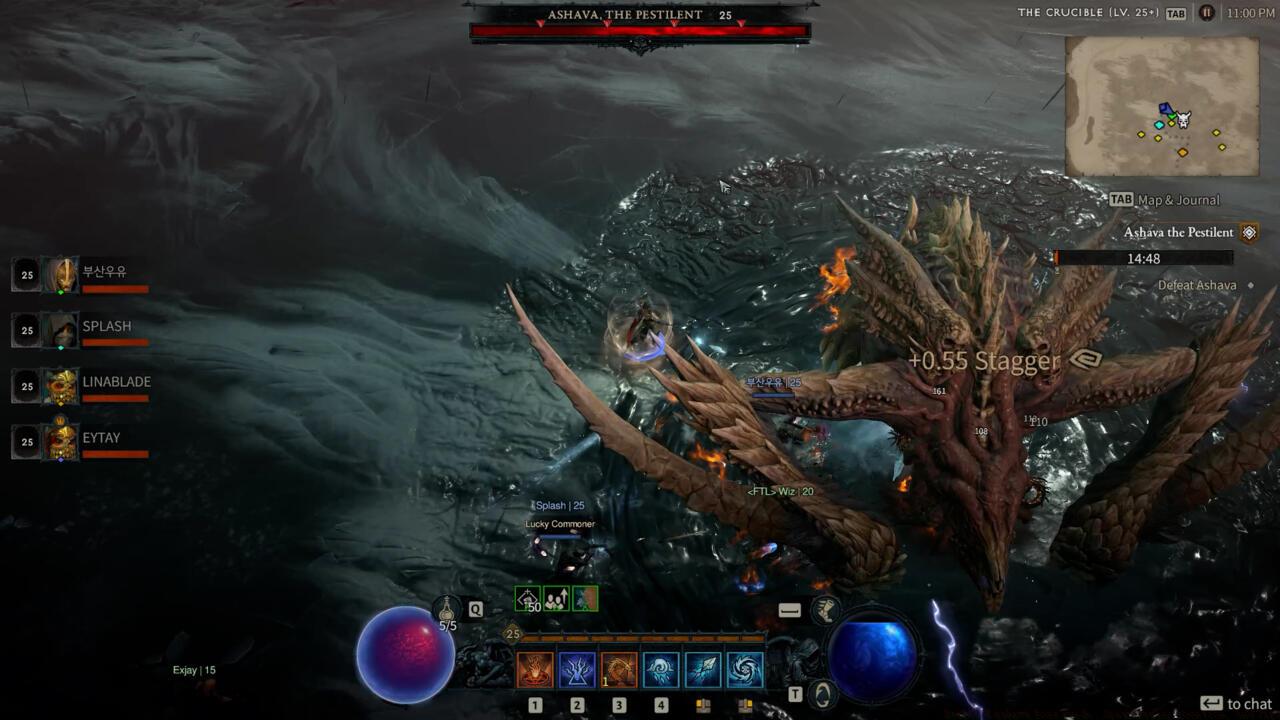
Task: Select the green party buff icon
Action: point(556,599)
